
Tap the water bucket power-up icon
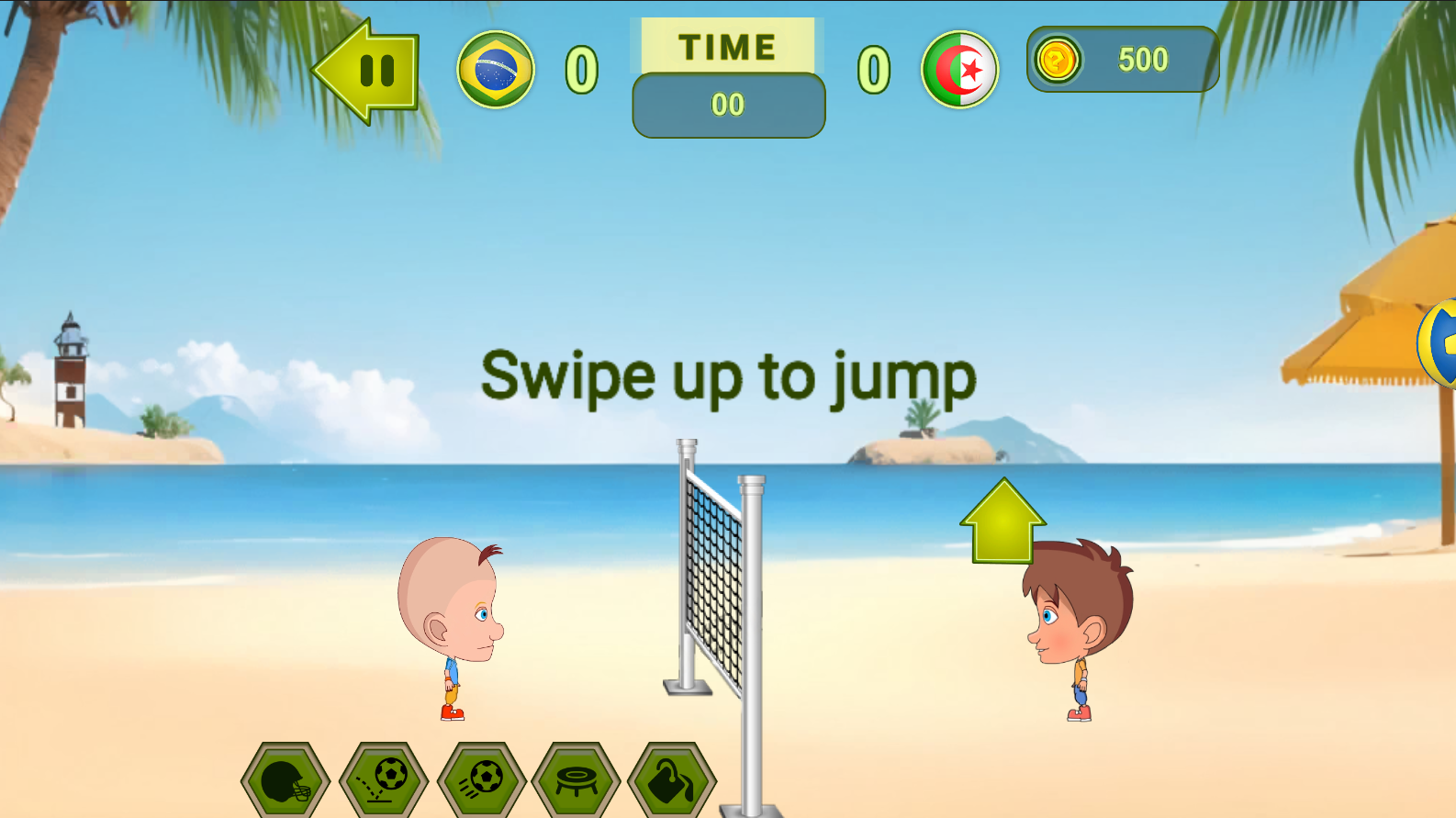coord(672,780)
